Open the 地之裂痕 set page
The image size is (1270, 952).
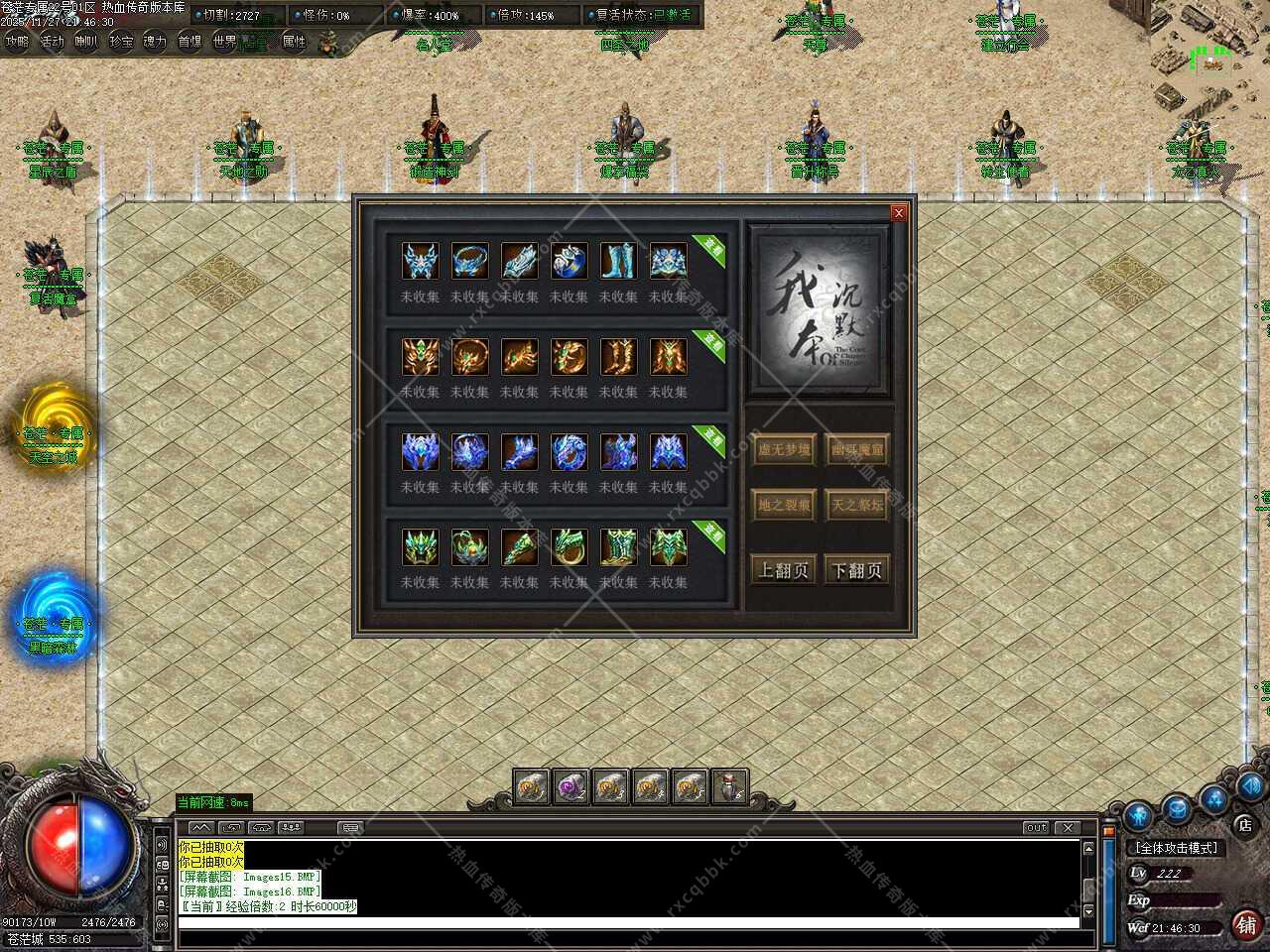[x=784, y=505]
